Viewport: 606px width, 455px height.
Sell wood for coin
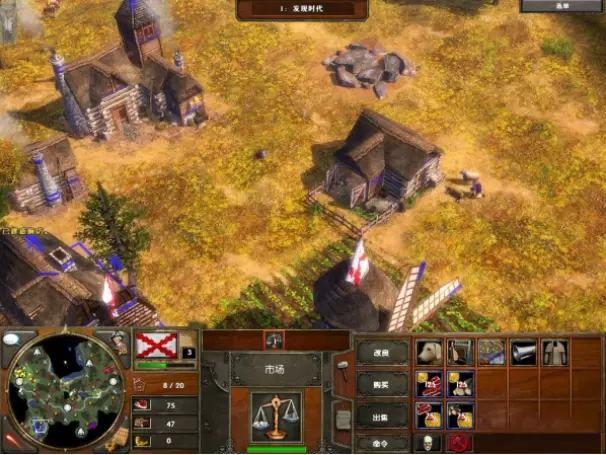(x=460, y=414)
